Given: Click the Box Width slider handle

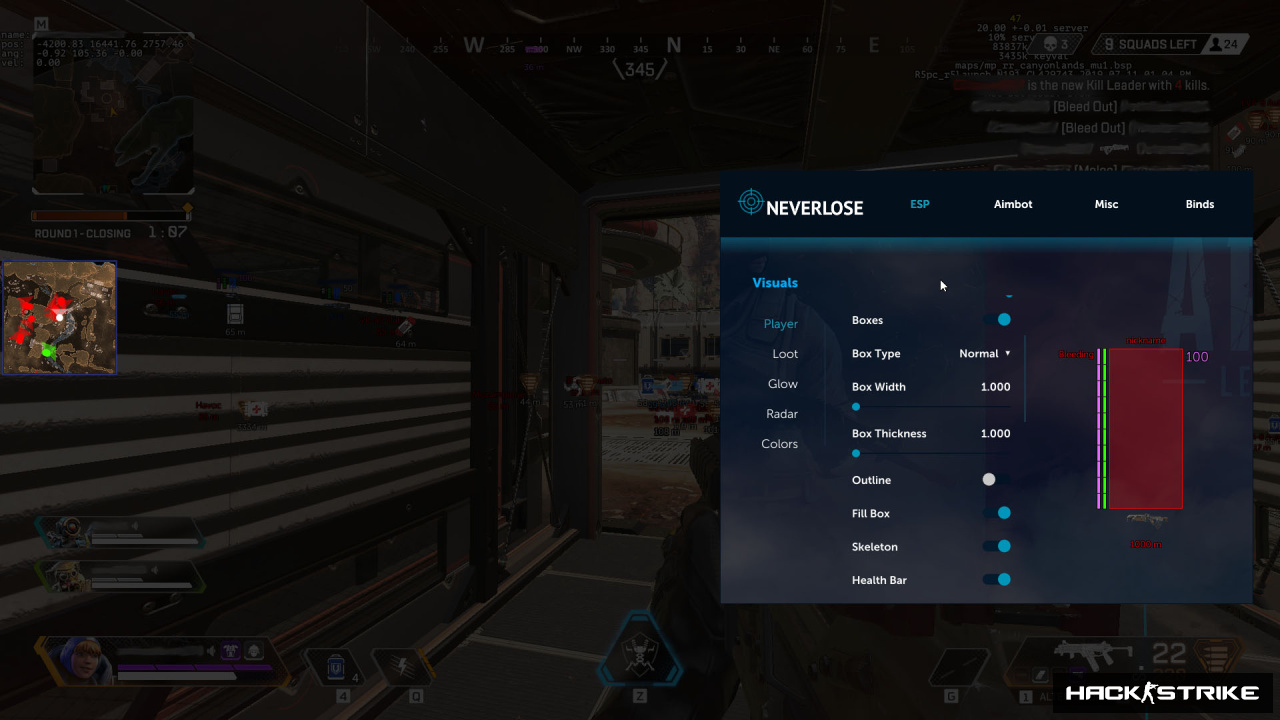Looking at the screenshot, I should (x=856, y=407).
